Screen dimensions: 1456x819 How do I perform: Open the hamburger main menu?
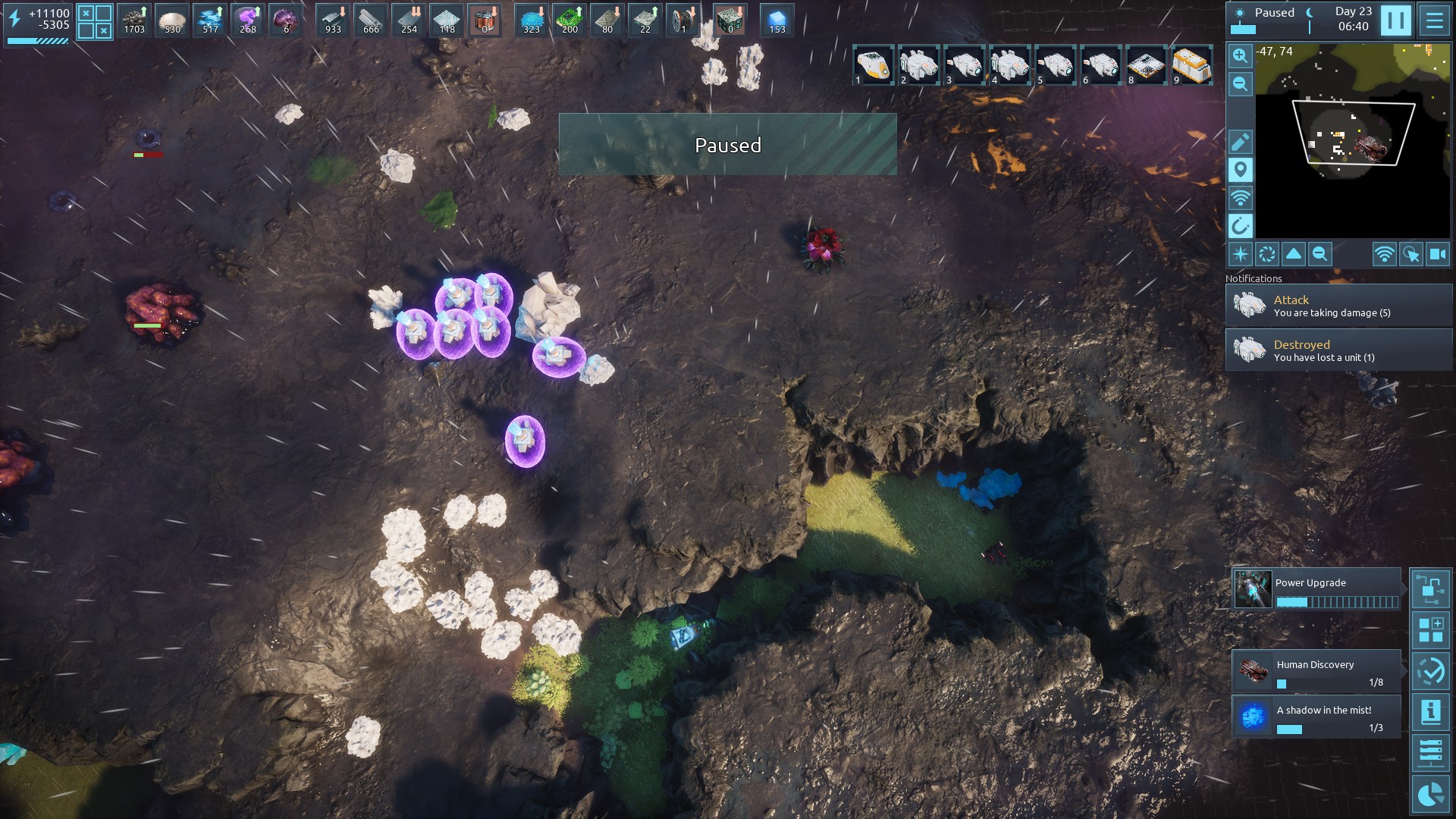(x=1434, y=20)
